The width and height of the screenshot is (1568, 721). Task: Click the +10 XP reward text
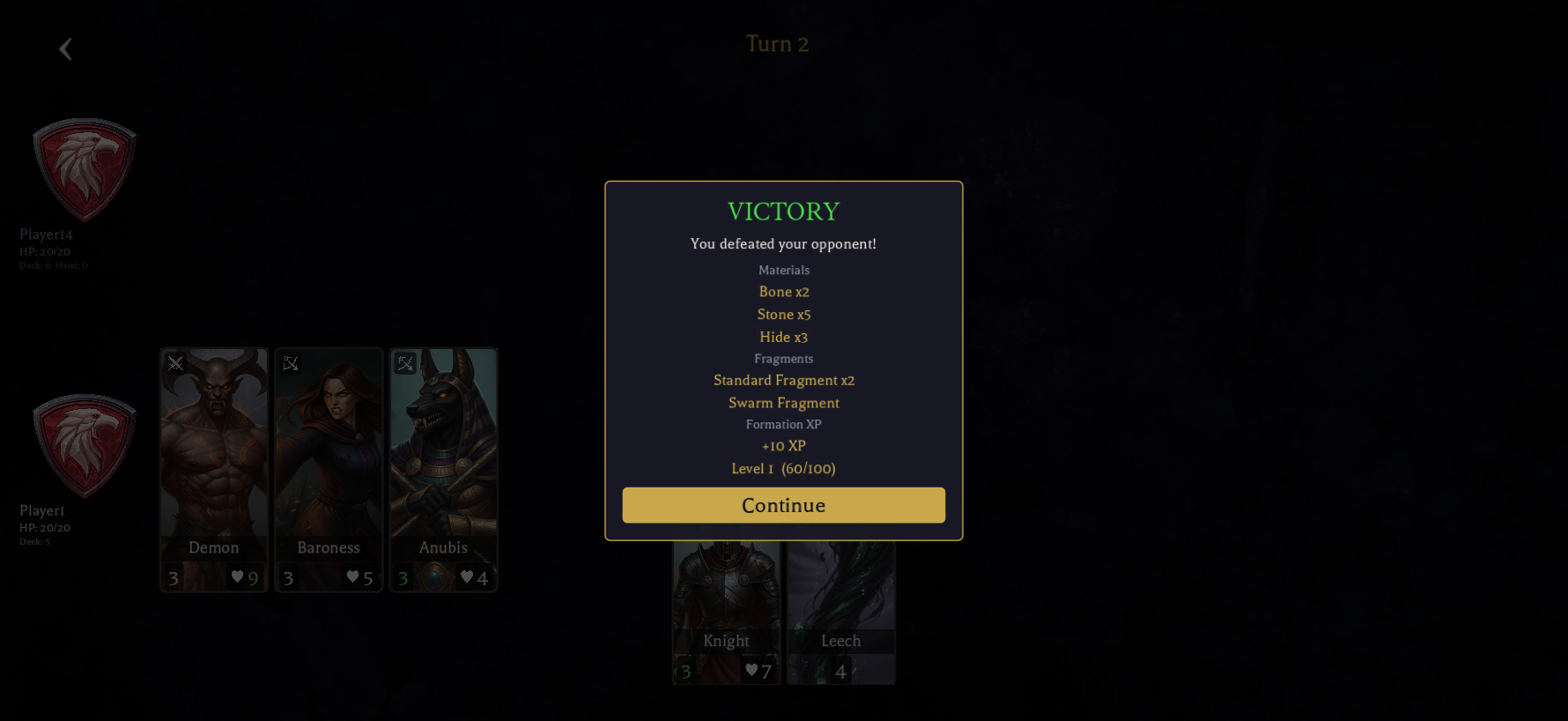[782, 446]
